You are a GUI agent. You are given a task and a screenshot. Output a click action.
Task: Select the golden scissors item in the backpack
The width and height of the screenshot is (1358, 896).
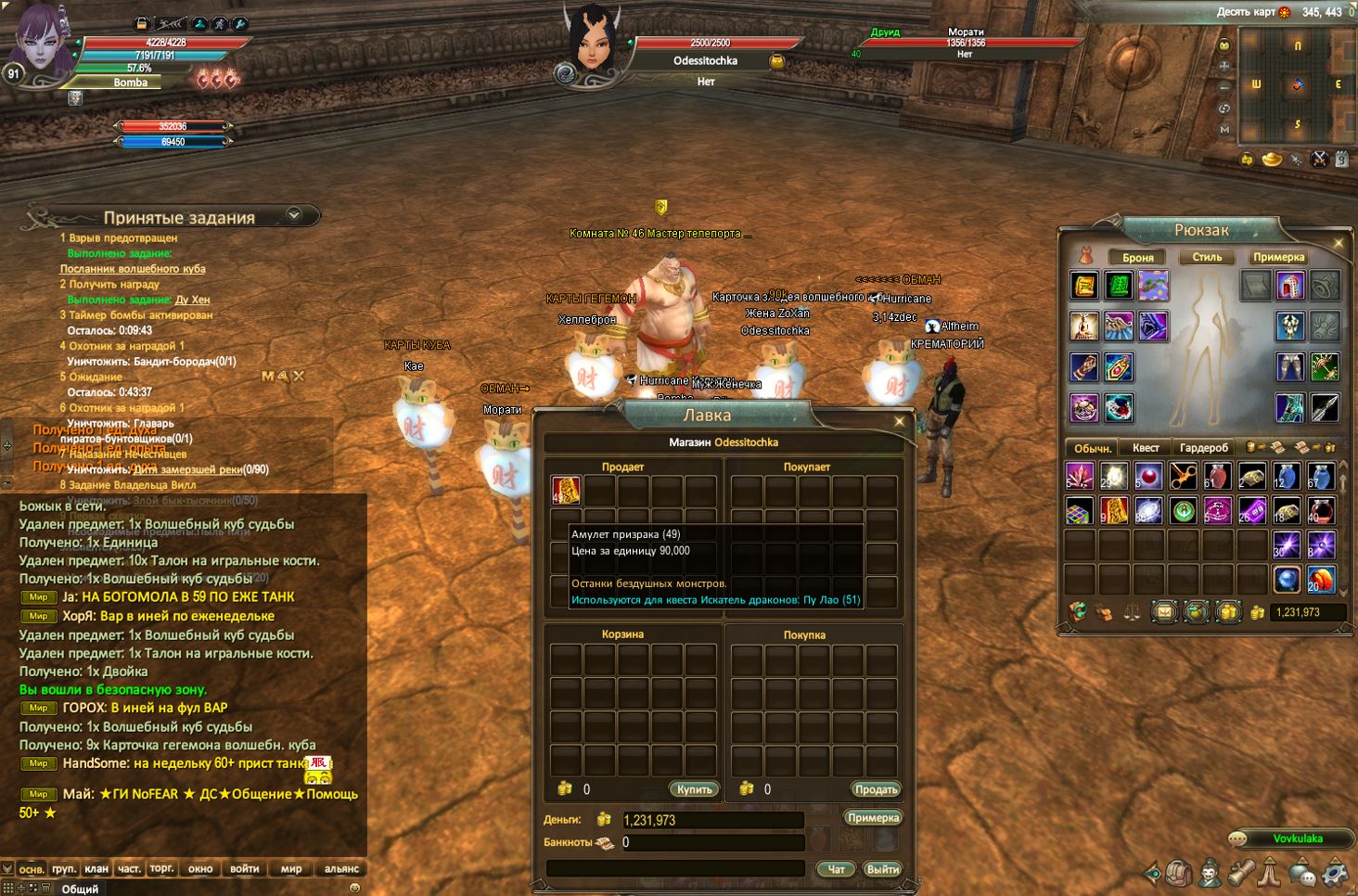(1182, 477)
